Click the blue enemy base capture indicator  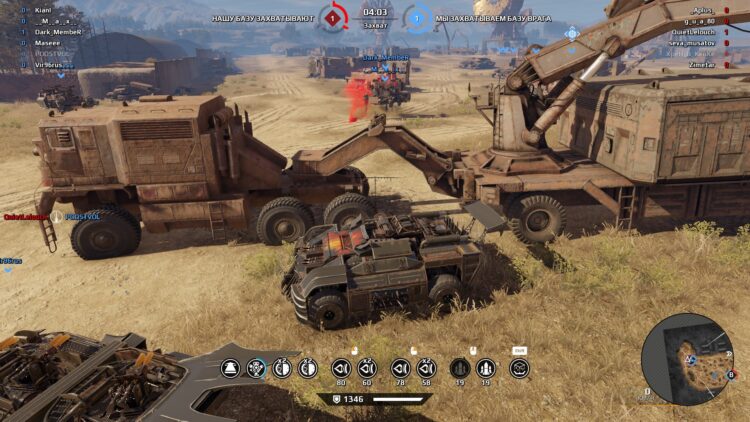(417, 17)
